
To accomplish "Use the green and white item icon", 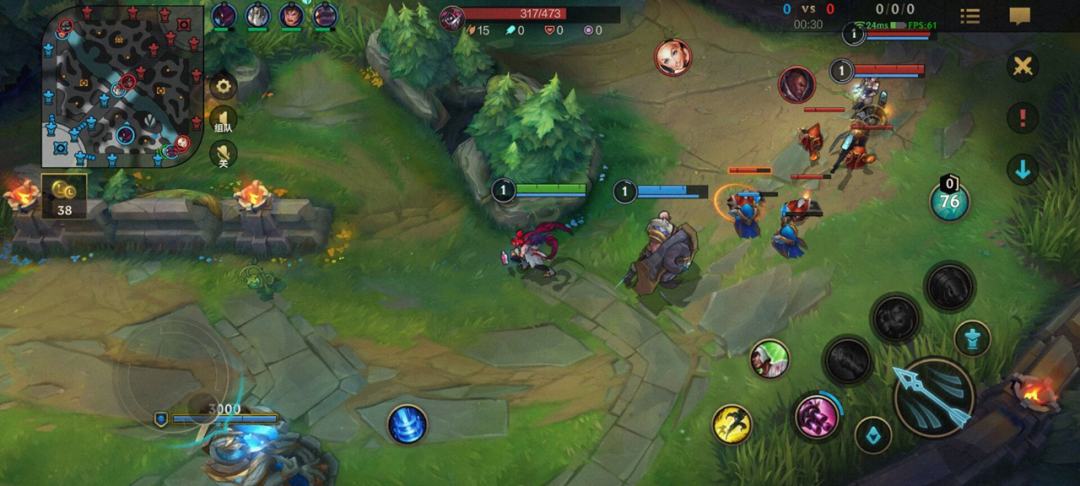I will (770, 359).
